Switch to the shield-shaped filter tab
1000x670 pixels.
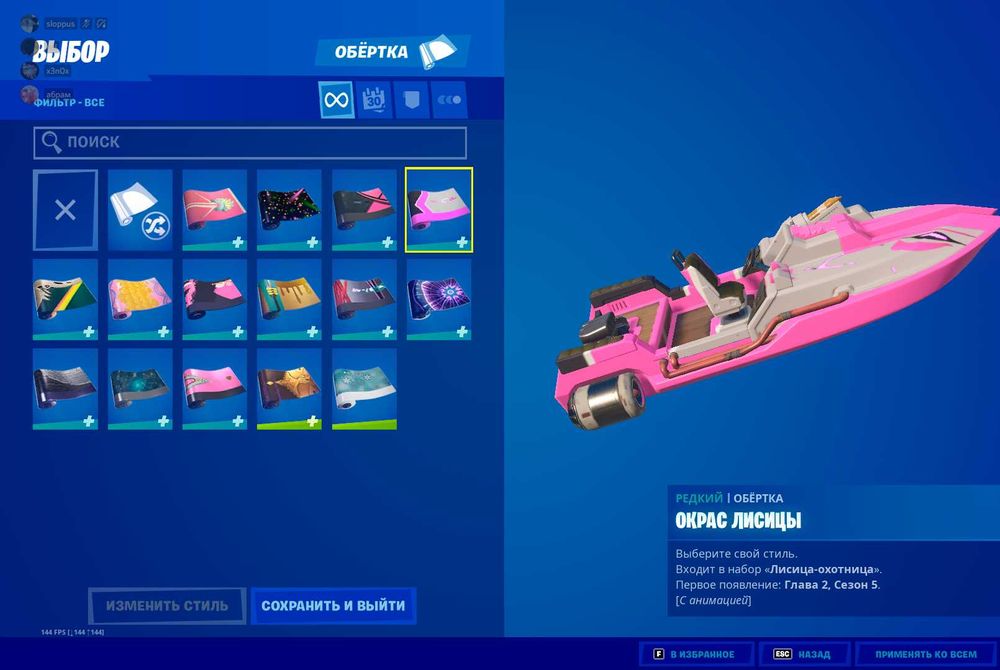pos(412,100)
